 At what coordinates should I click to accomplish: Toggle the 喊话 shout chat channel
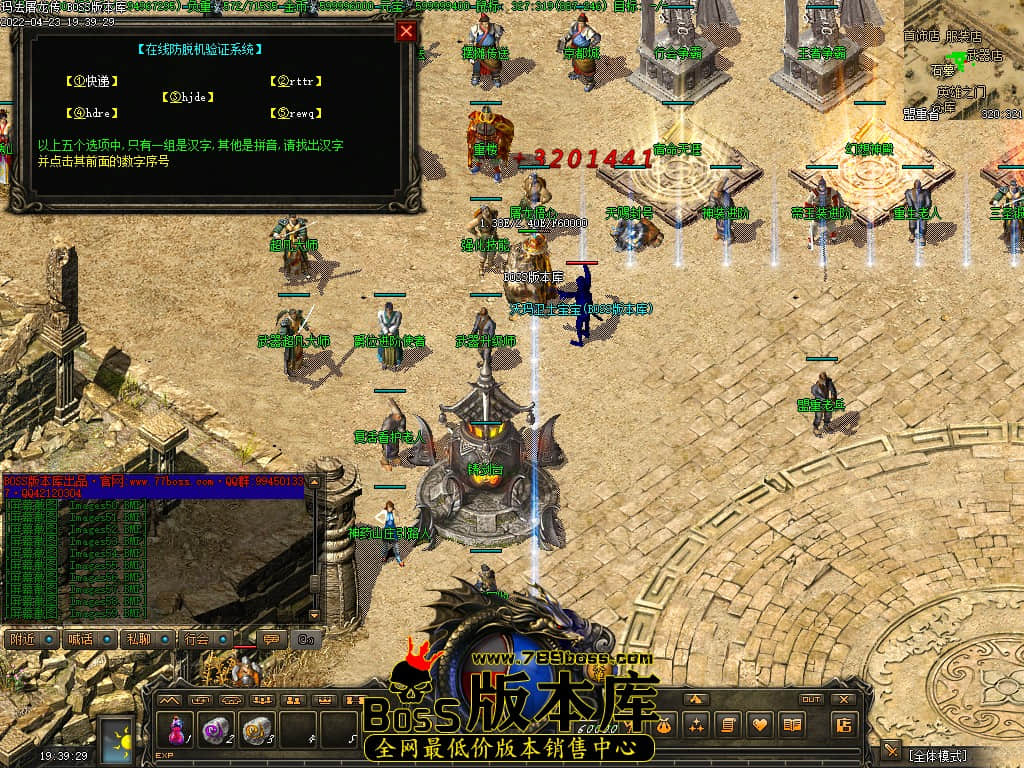[x=88, y=639]
